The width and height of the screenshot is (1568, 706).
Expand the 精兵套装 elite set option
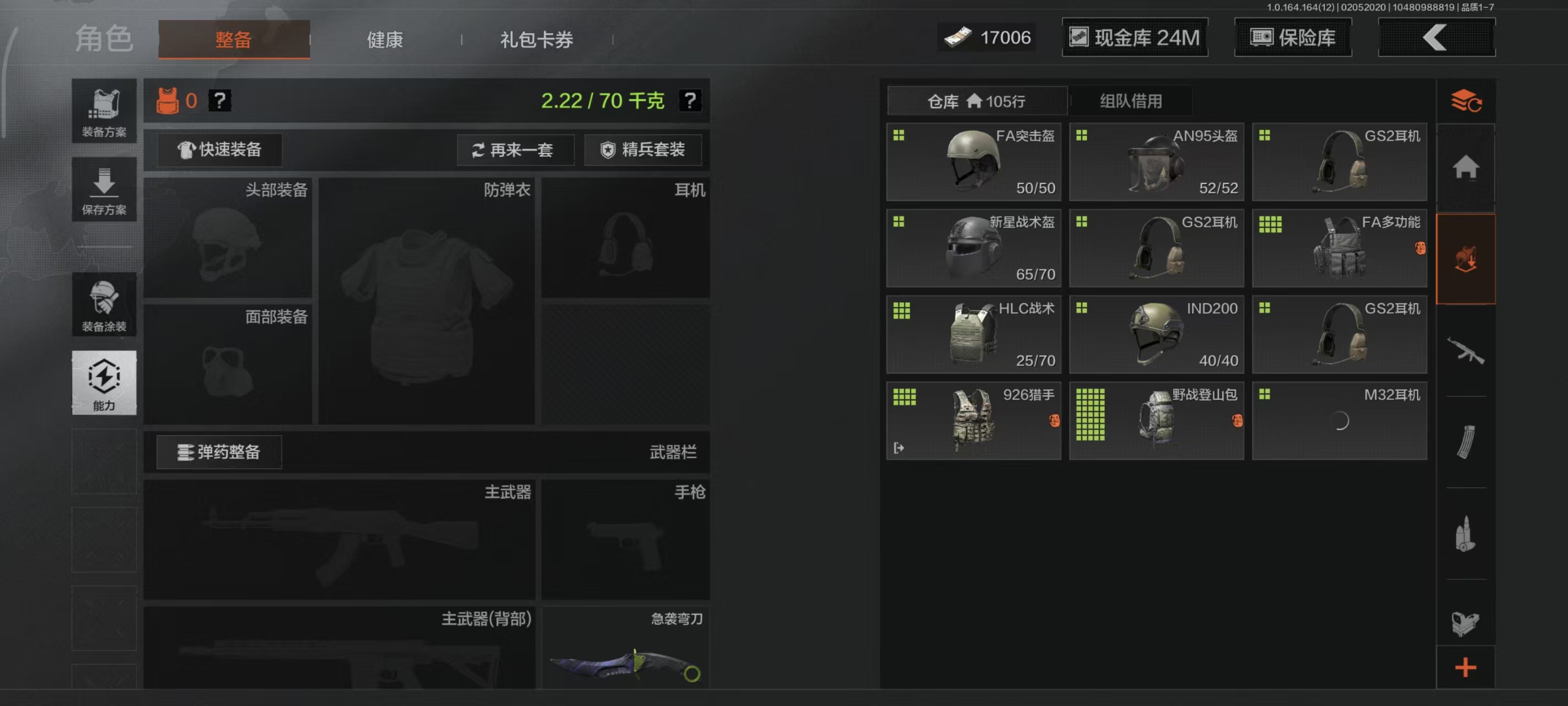point(642,150)
